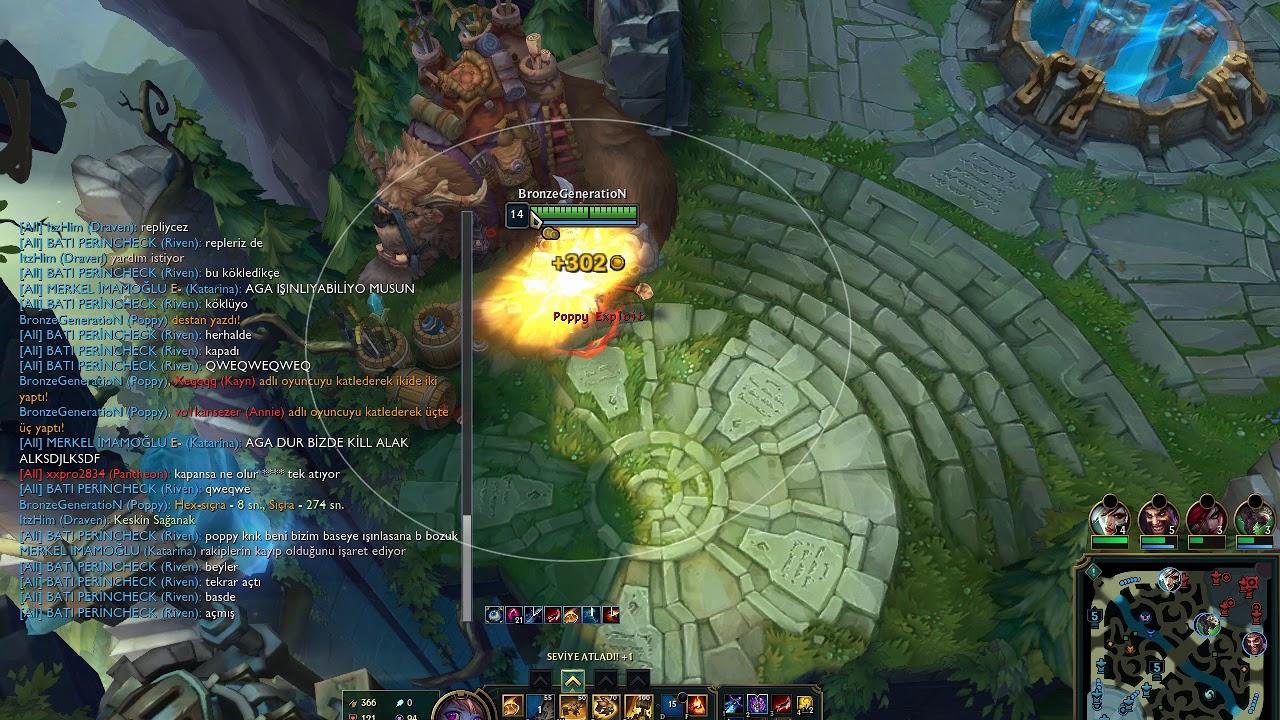Activate the Keeper's Verdict ultimate icon
Screen dimensions: 1280x720
pyautogui.click(x=637, y=706)
